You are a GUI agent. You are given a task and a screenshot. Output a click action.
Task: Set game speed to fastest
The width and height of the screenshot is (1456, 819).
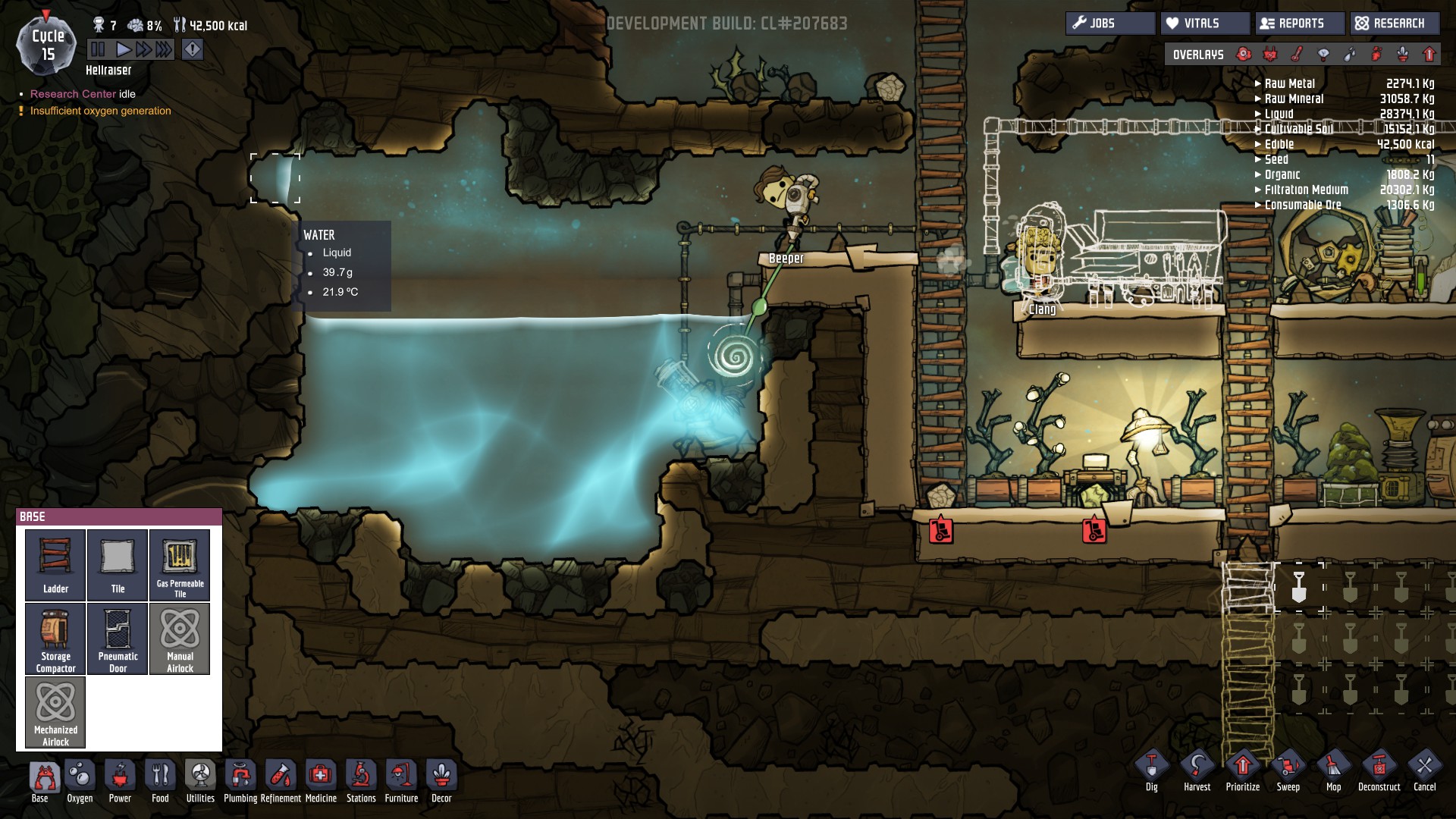[164, 50]
